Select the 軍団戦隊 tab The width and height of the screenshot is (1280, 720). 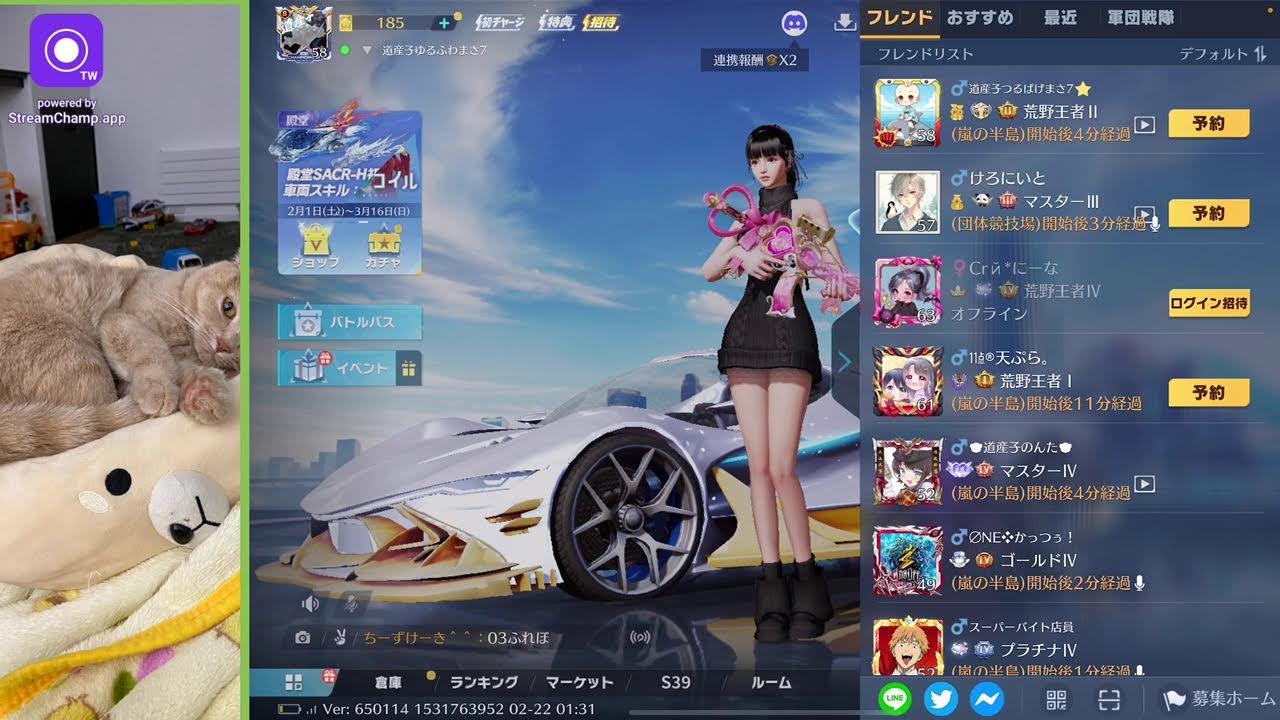click(x=1141, y=18)
